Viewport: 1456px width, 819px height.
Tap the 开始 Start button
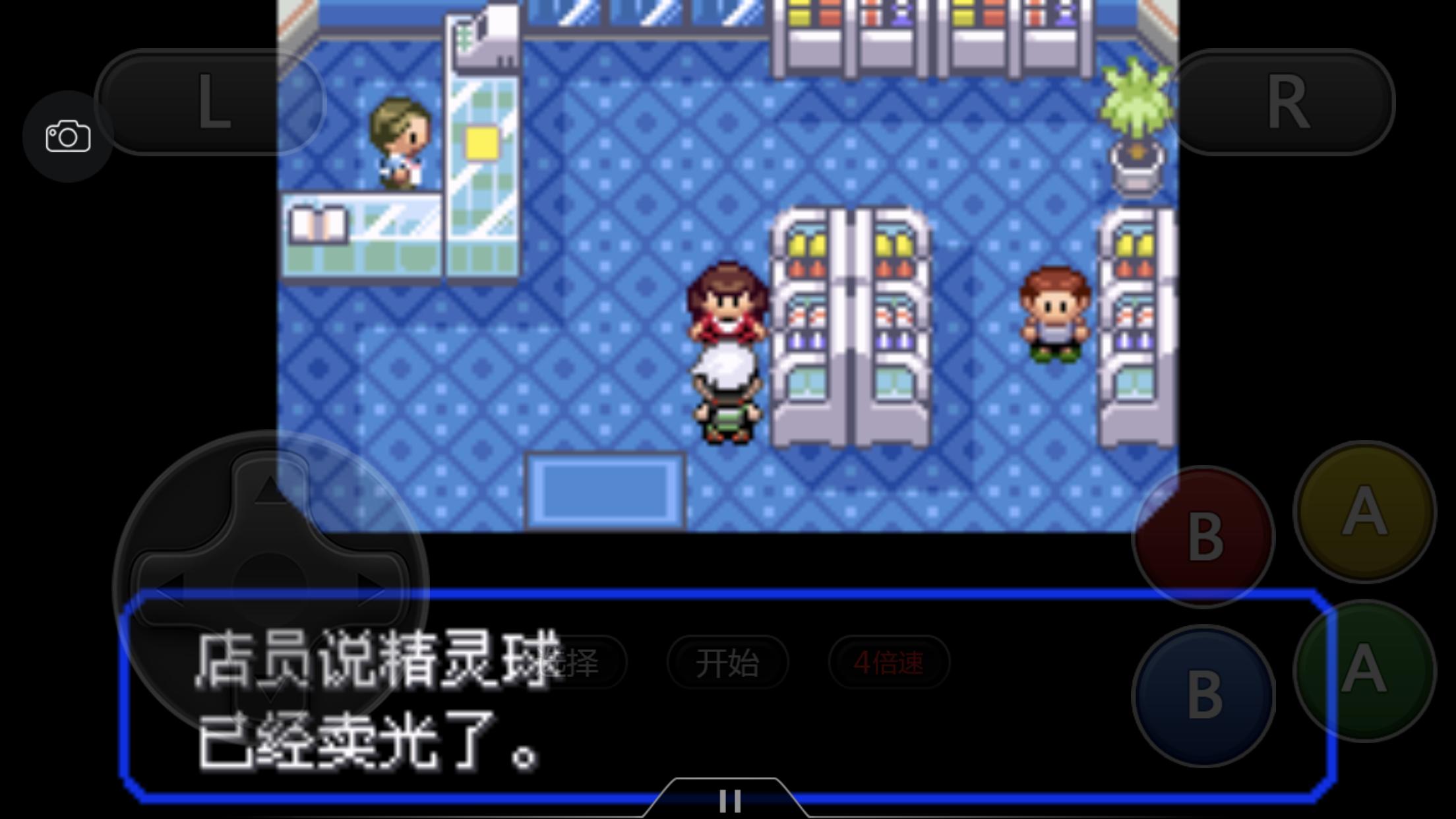(x=729, y=663)
